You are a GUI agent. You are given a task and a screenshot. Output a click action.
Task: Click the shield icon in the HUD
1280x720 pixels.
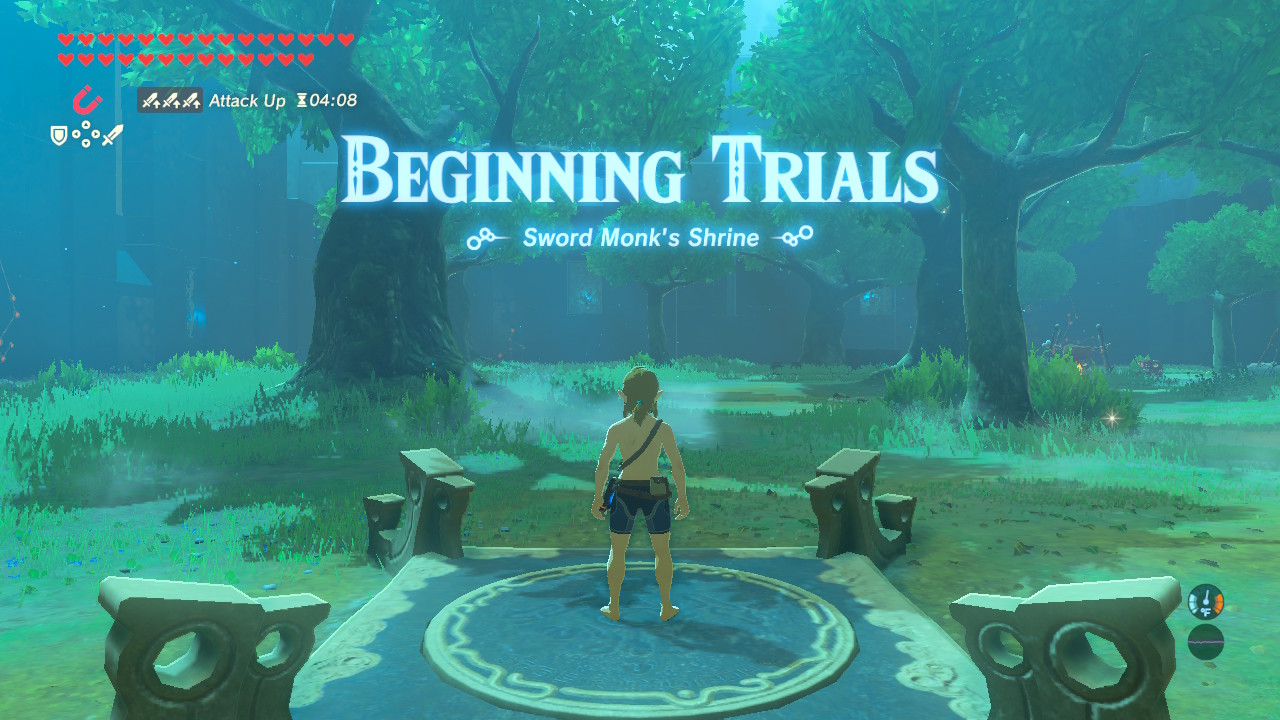[58, 136]
